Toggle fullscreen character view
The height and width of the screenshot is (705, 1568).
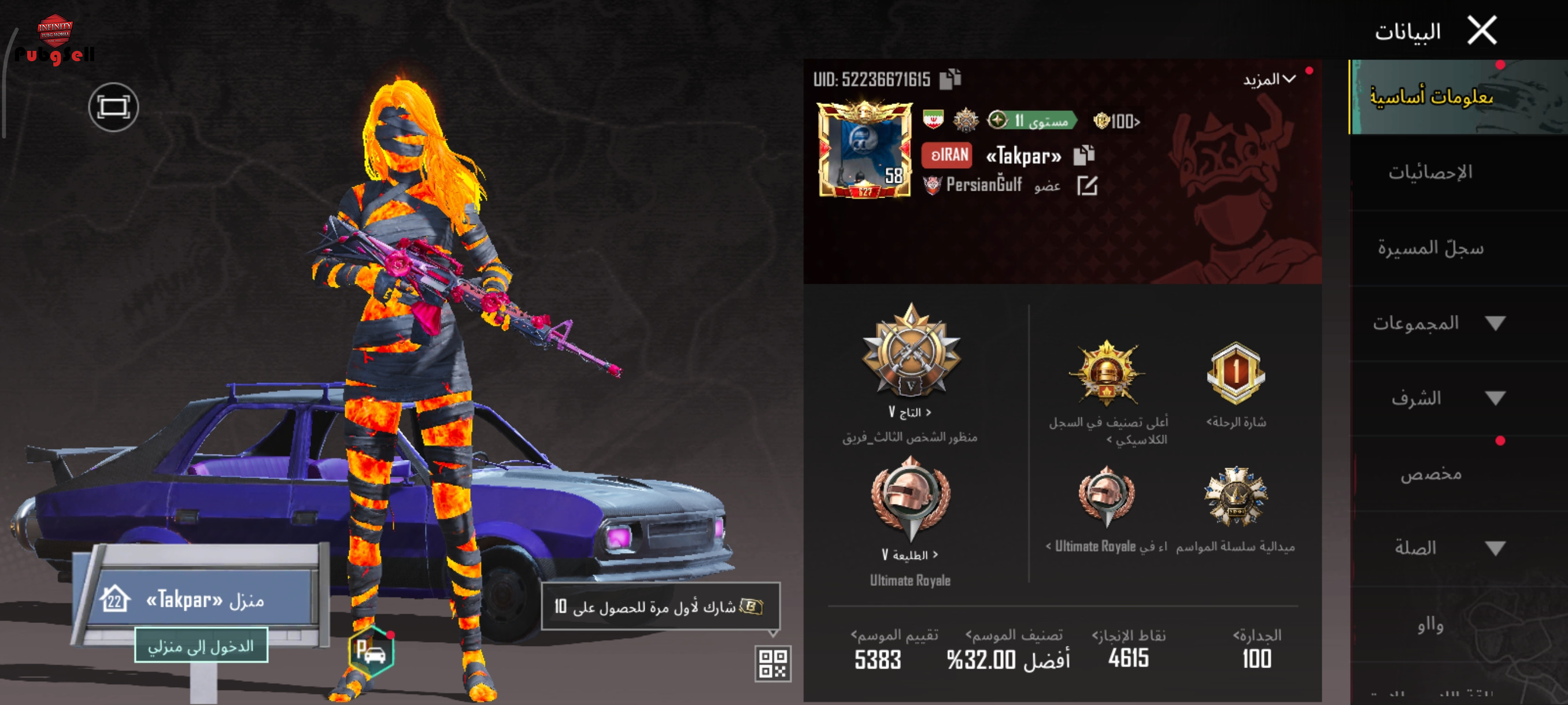pos(114,107)
